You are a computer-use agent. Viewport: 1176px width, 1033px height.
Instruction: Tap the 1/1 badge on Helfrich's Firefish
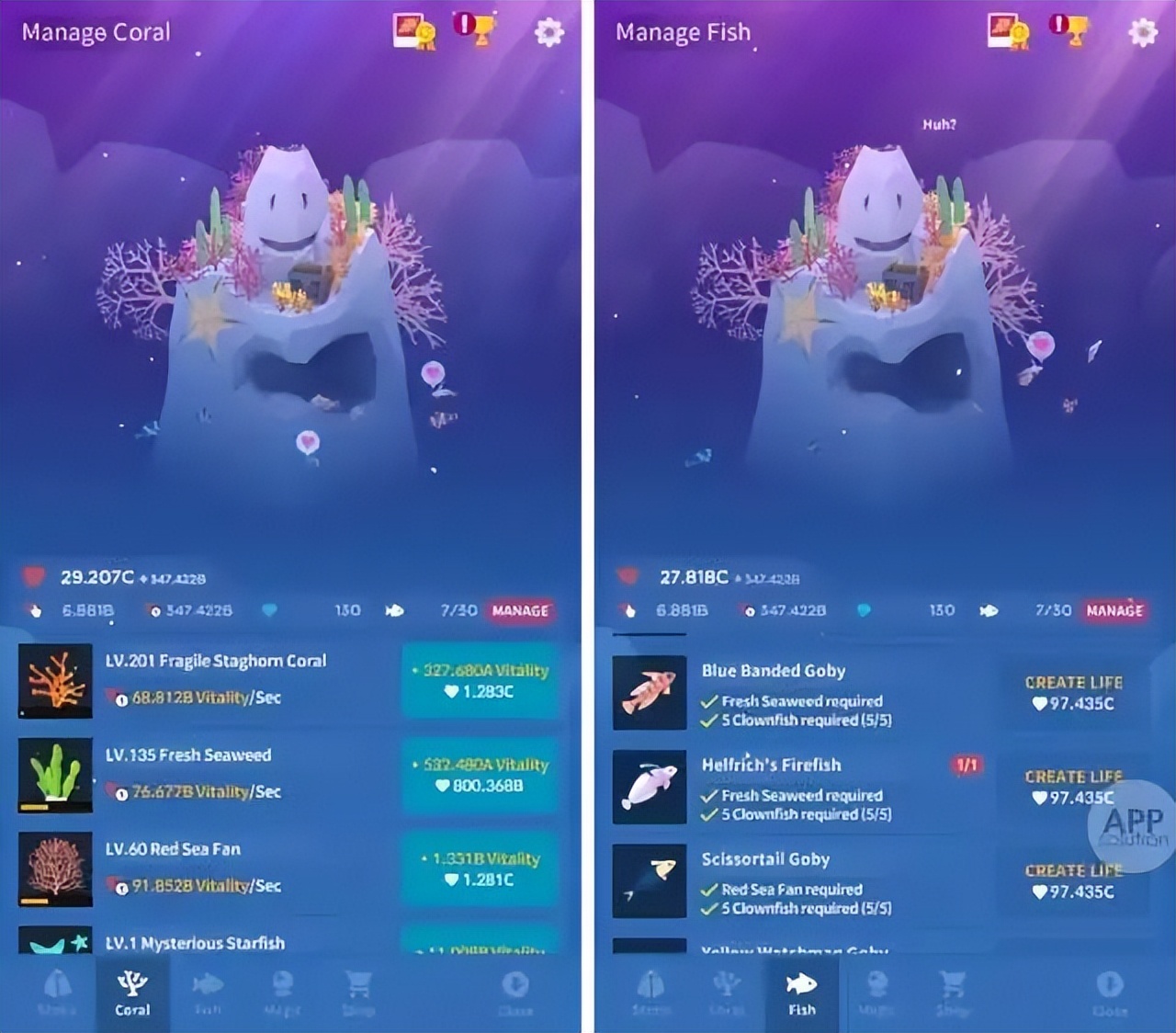966,765
